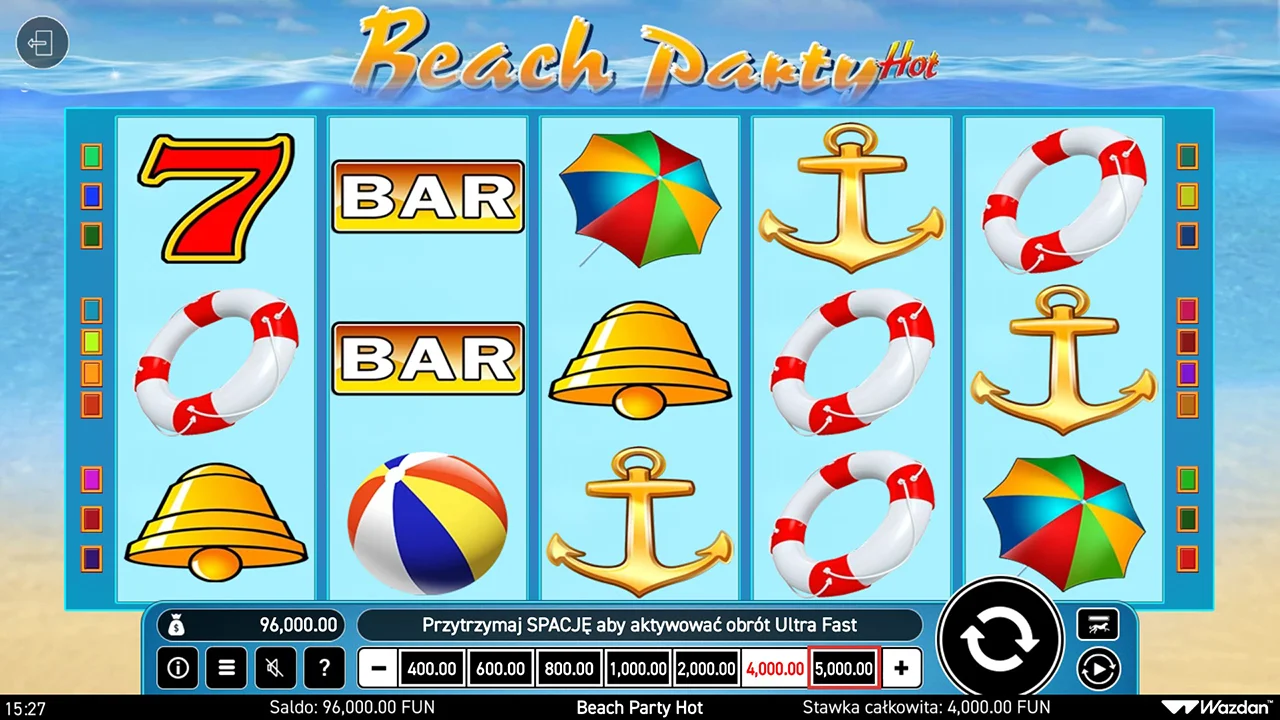
Task: Pick the 1,000.00 bet value
Action: (638, 668)
